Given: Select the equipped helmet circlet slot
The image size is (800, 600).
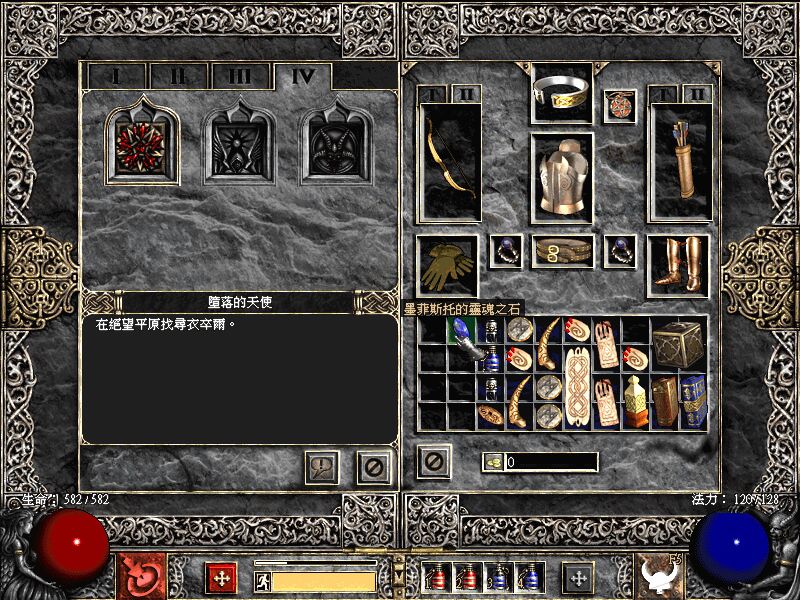Looking at the screenshot, I should tap(562, 91).
